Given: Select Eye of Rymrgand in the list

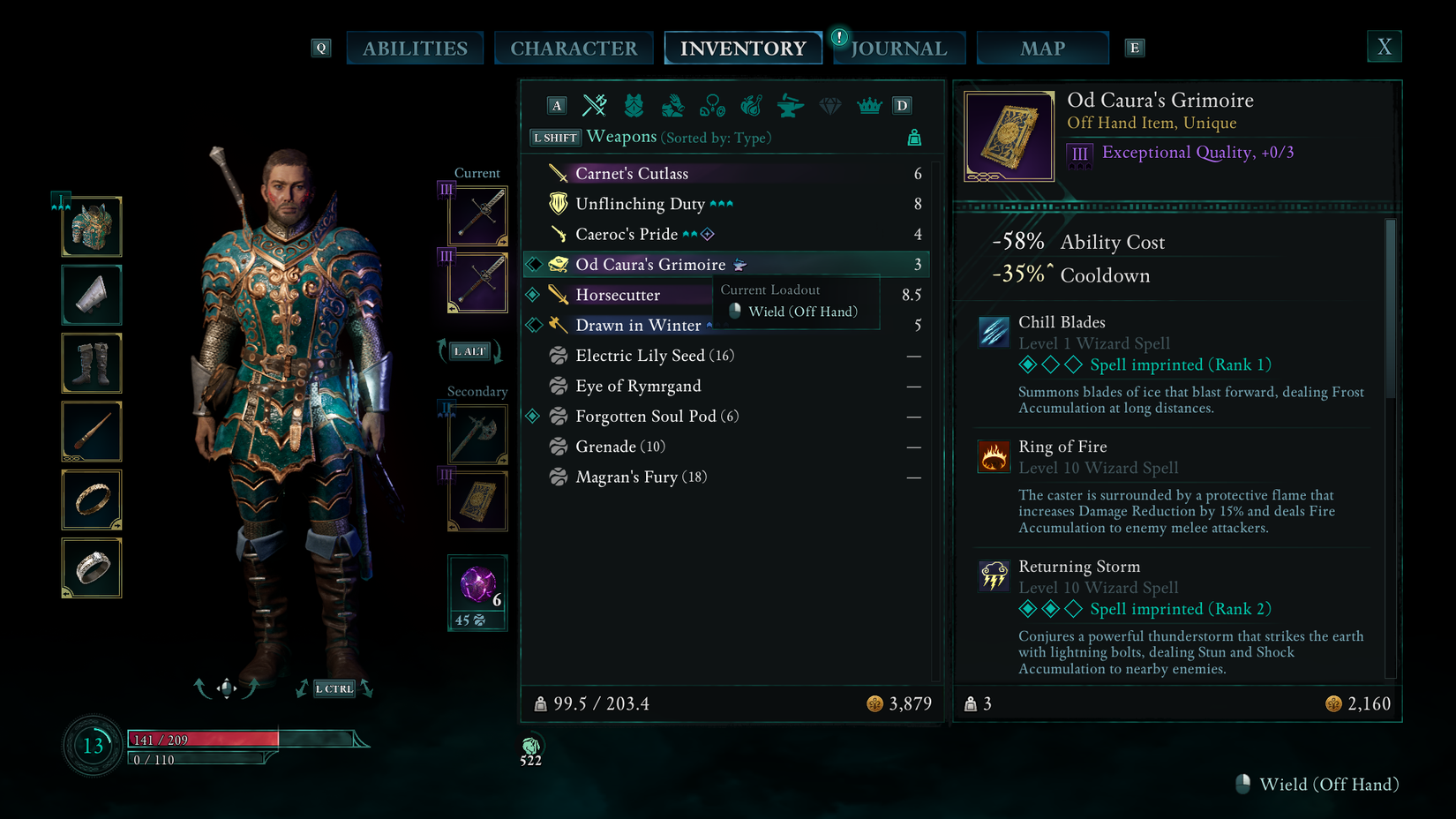Looking at the screenshot, I should coord(638,386).
